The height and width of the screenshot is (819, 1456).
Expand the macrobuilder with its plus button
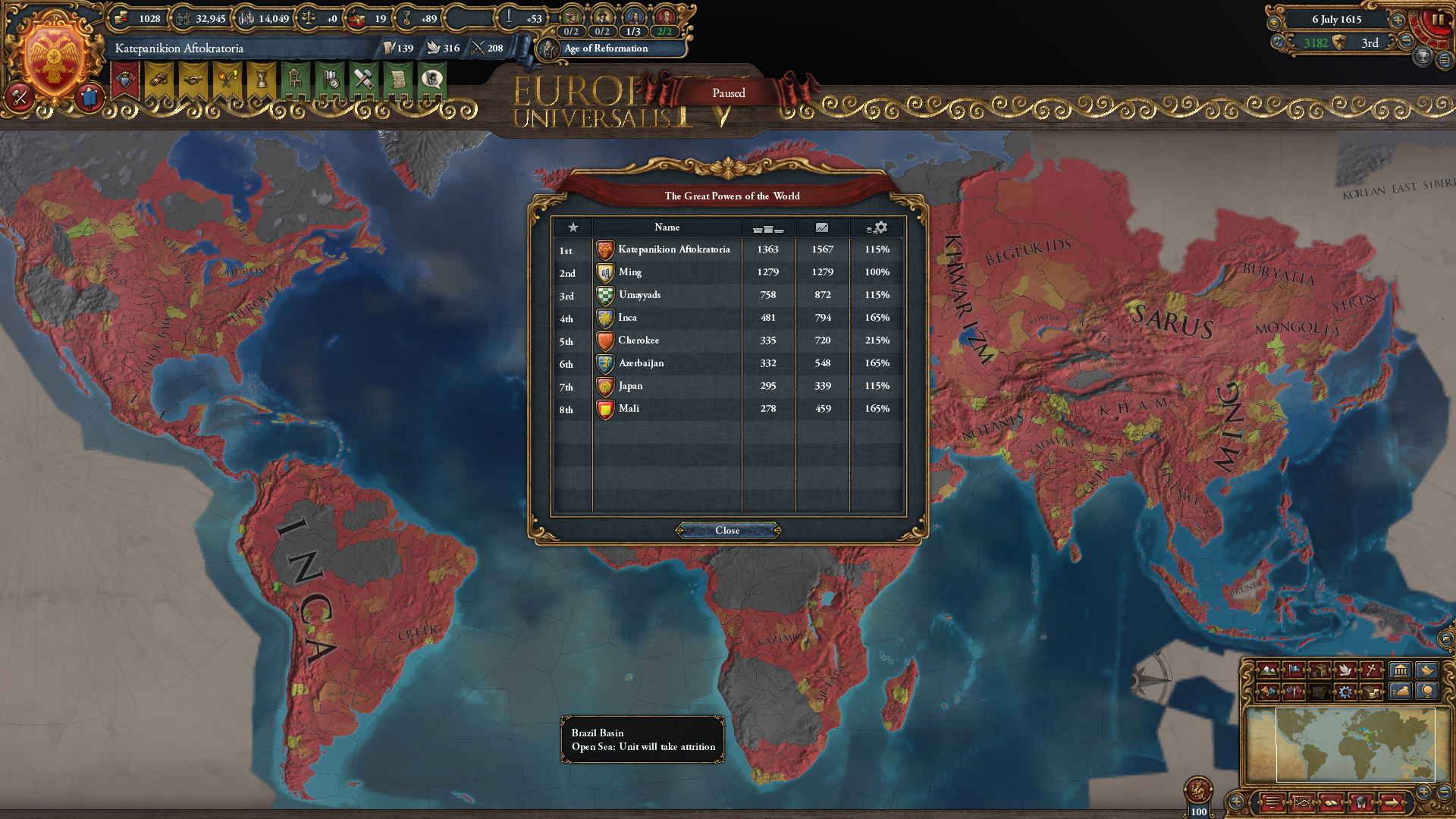(1236, 802)
